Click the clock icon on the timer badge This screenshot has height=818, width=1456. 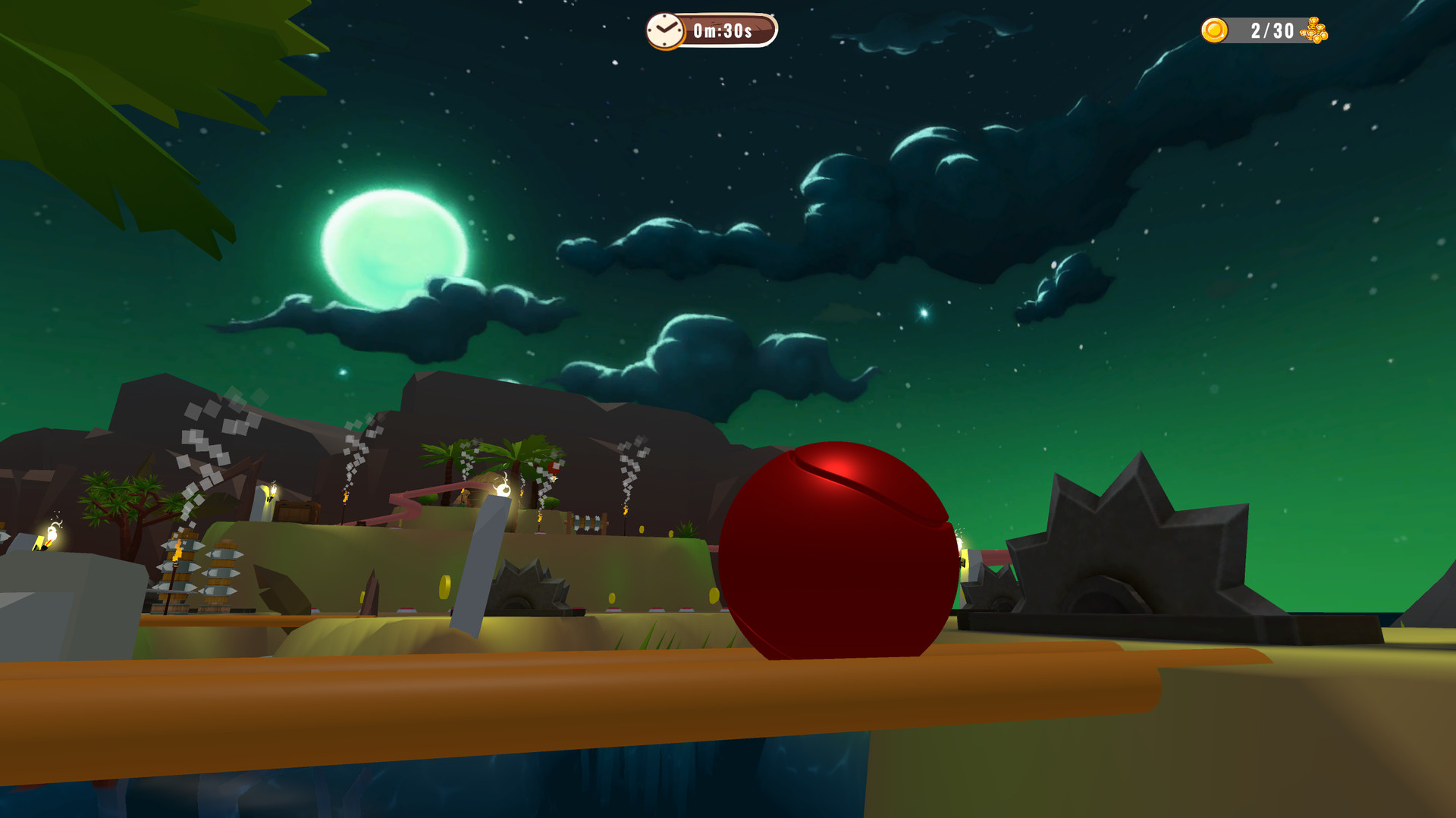pyautogui.click(x=666, y=31)
